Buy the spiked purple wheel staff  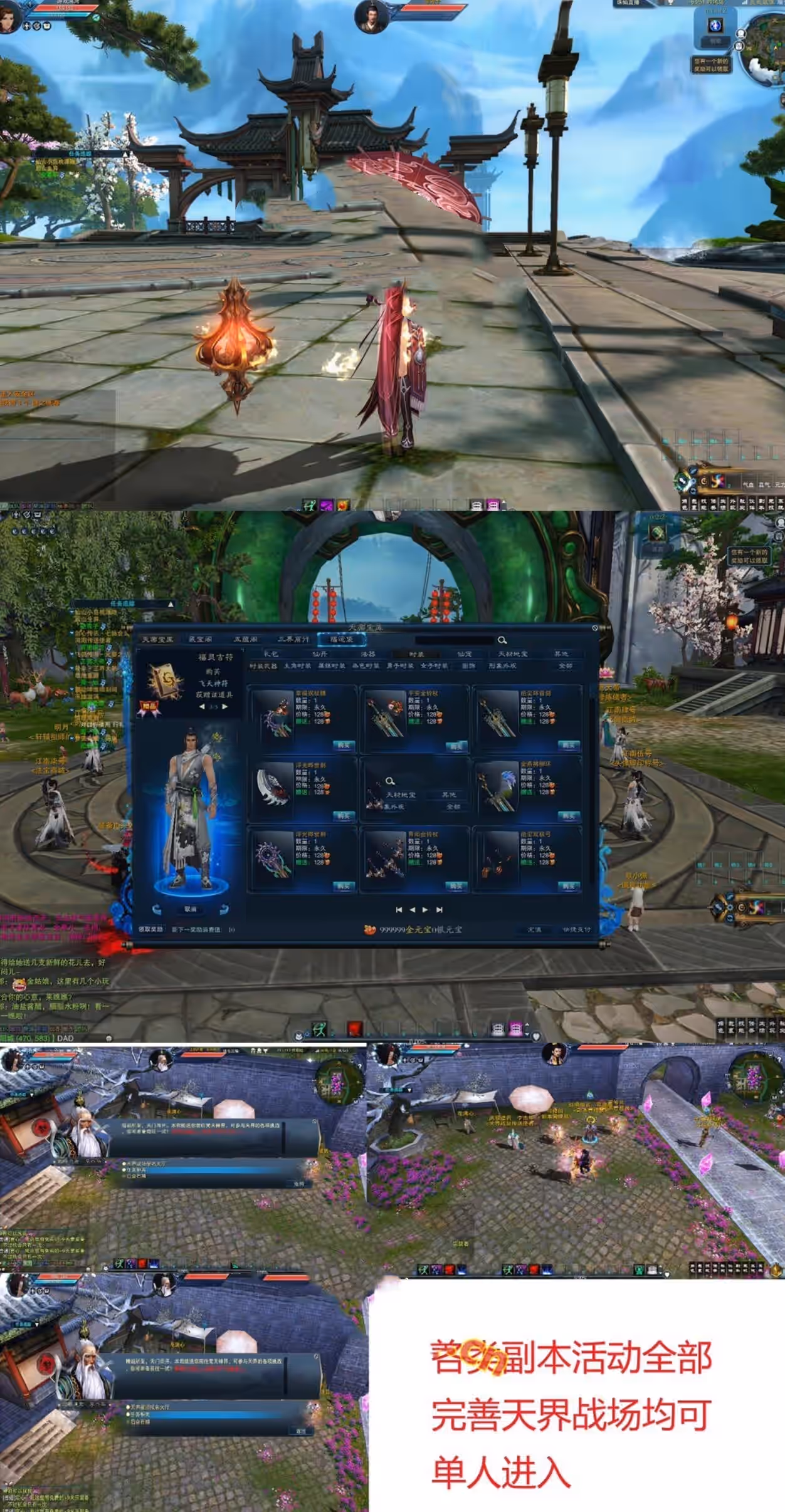click(344, 886)
